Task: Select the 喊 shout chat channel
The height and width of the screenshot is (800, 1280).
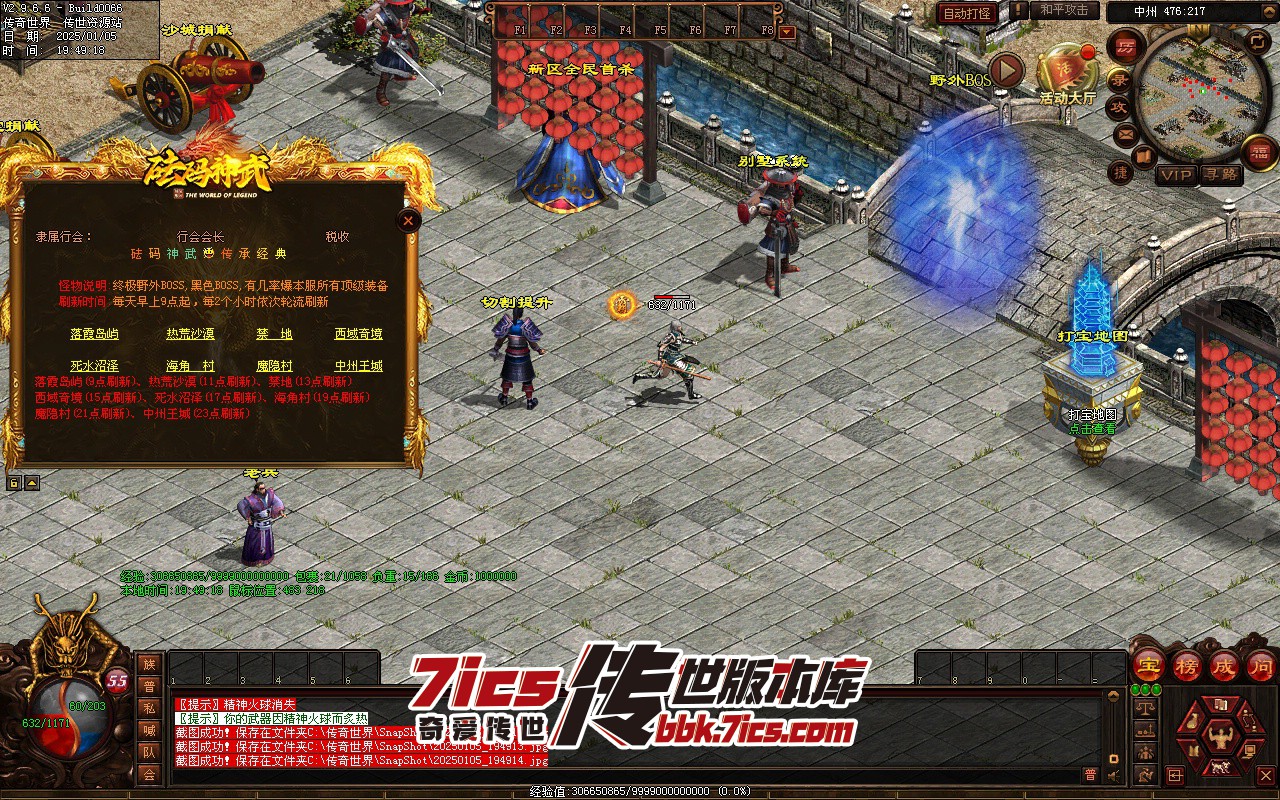Action: 149,731
